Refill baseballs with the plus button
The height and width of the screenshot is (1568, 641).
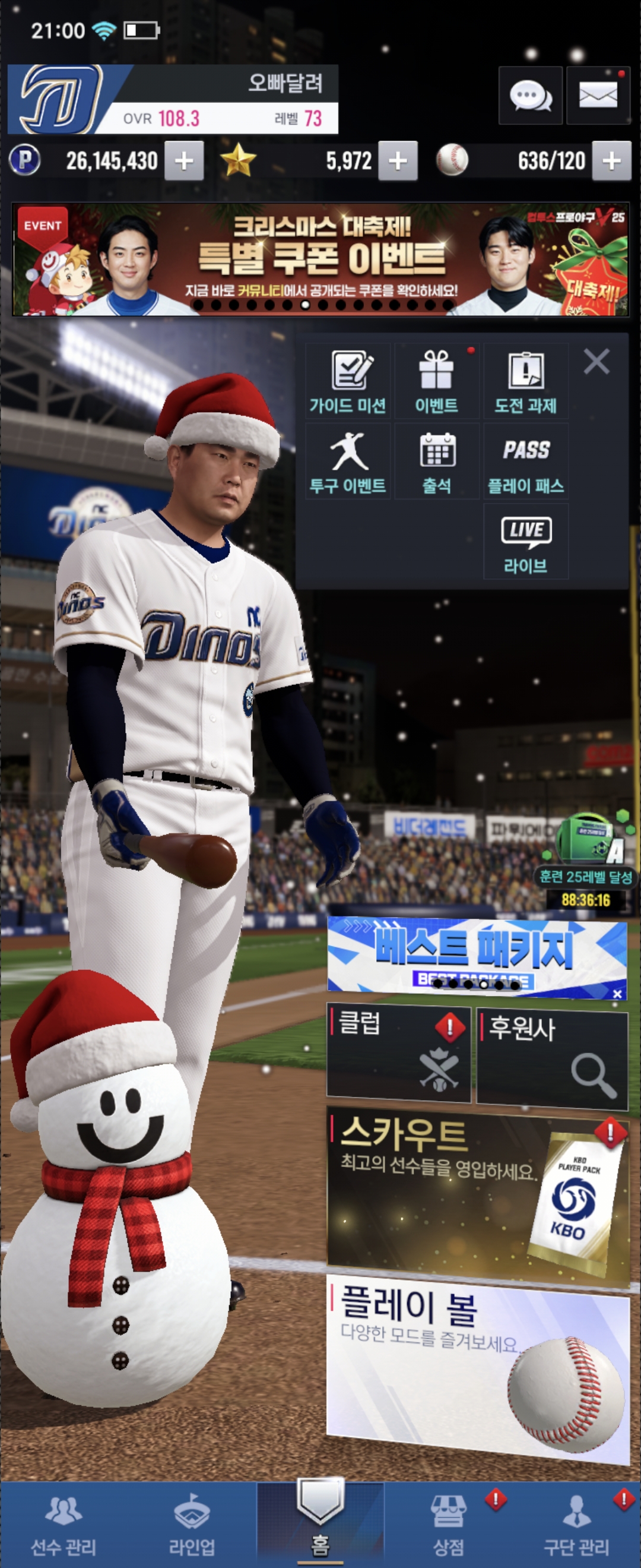pyautogui.click(x=611, y=162)
